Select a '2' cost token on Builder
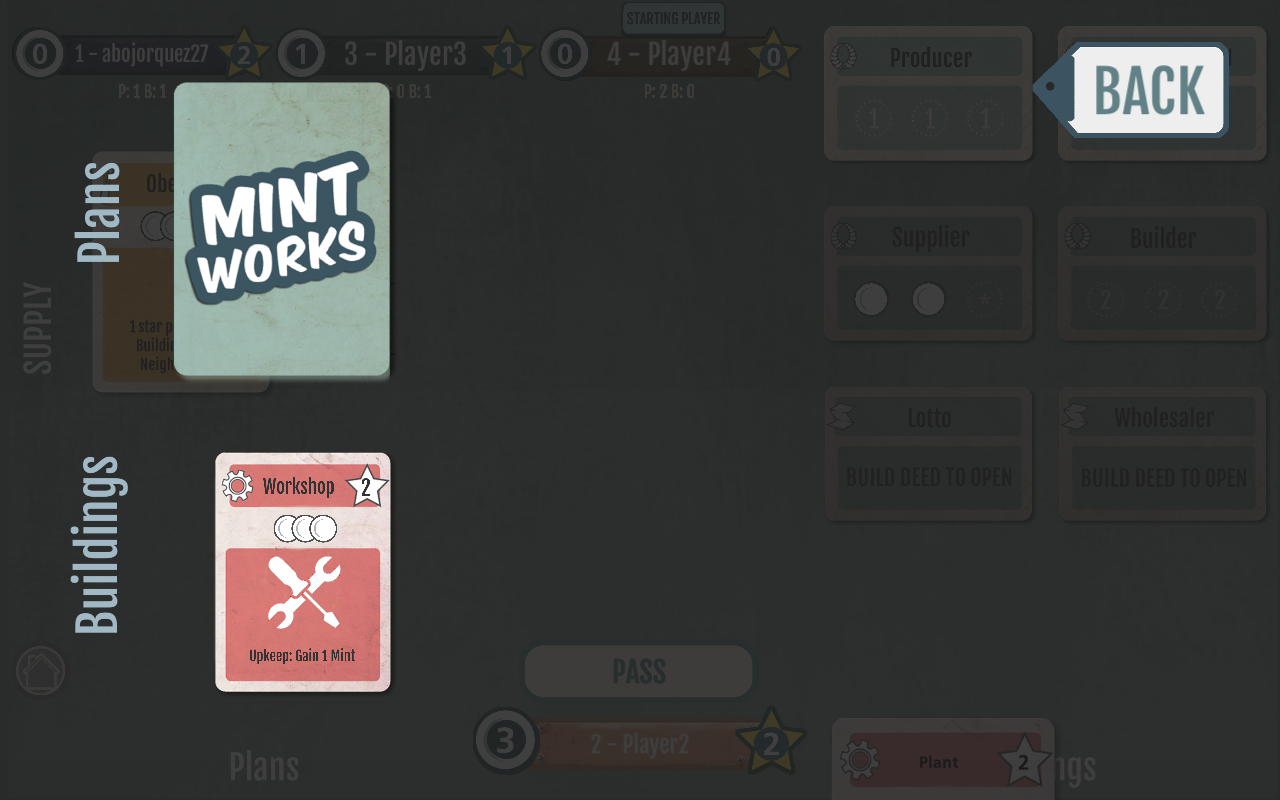The height and width of the screenshot is (800, 1280). pyautogui.click(x=1105, y=297)
